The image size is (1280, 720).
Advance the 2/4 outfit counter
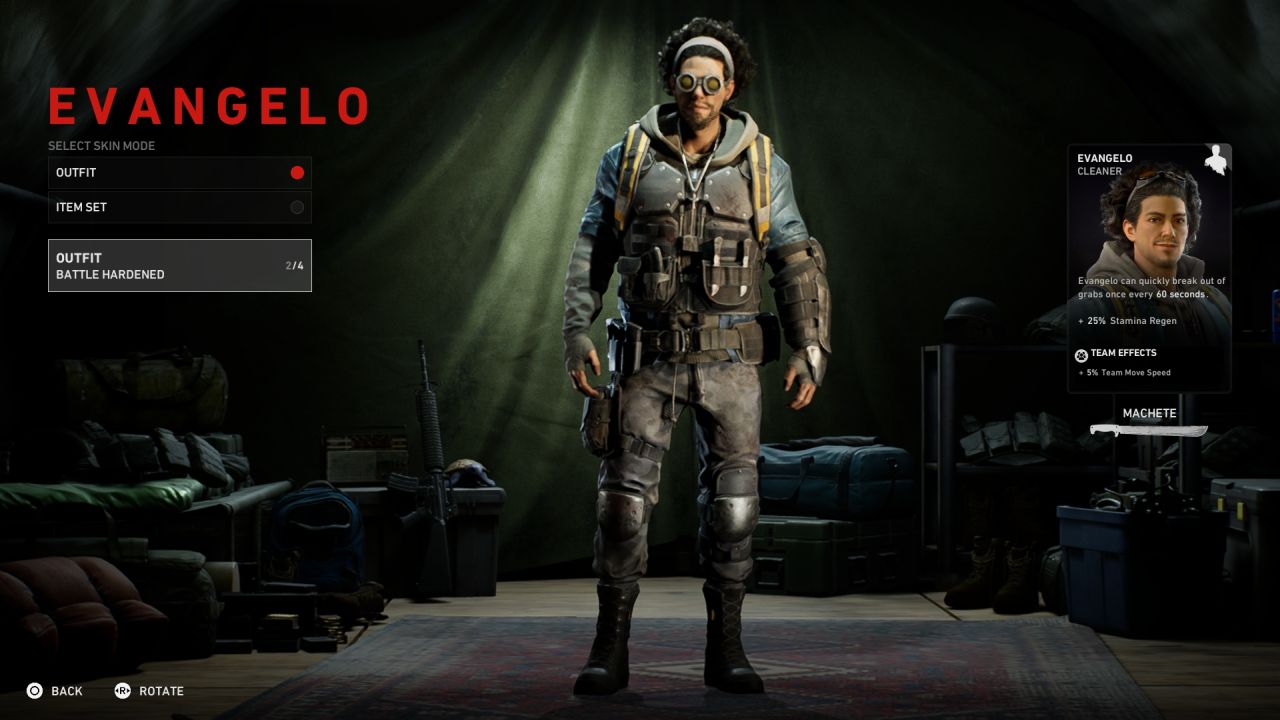(x=289, y=265)
